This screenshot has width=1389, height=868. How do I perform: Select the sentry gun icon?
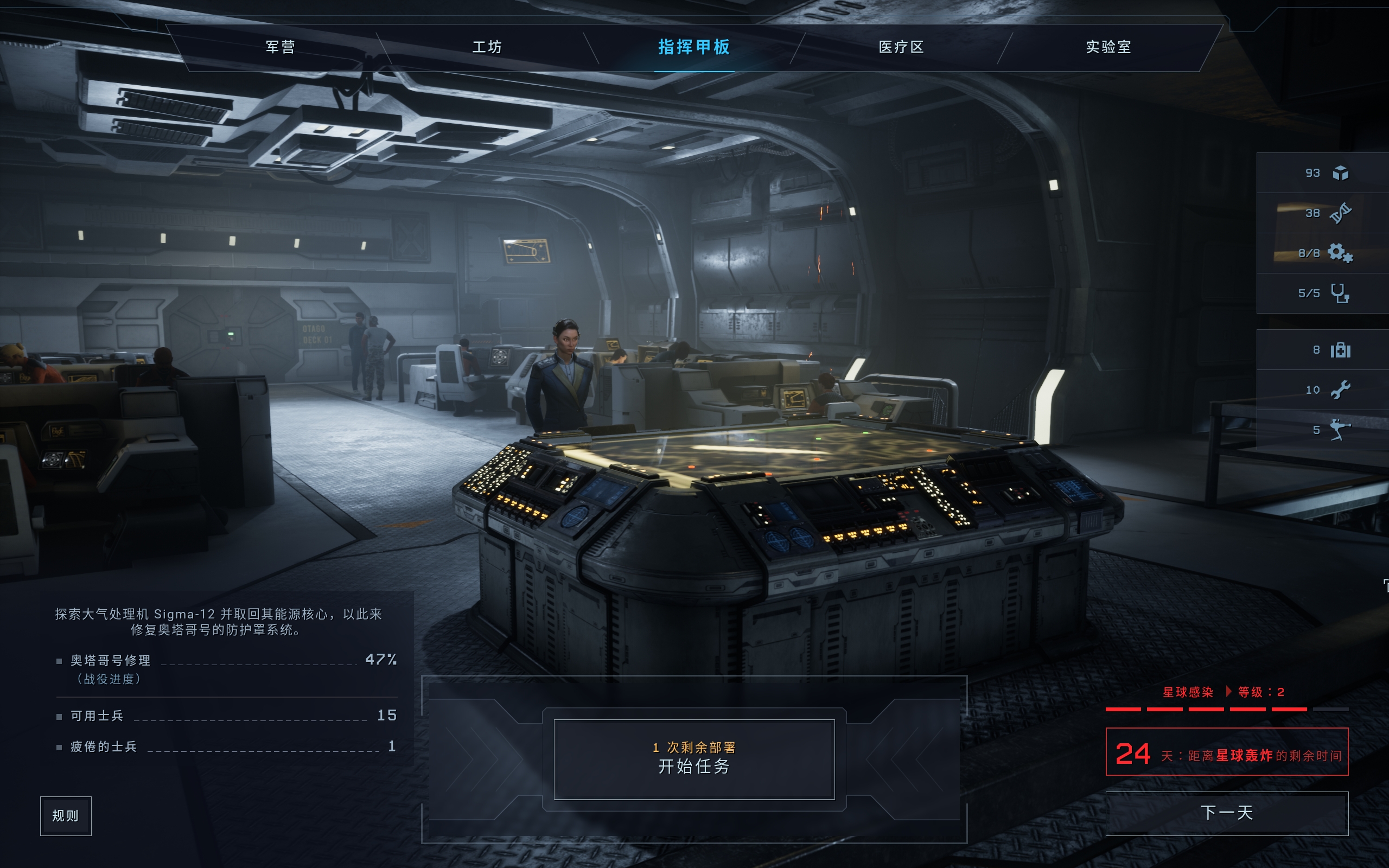click(1340, 430)
